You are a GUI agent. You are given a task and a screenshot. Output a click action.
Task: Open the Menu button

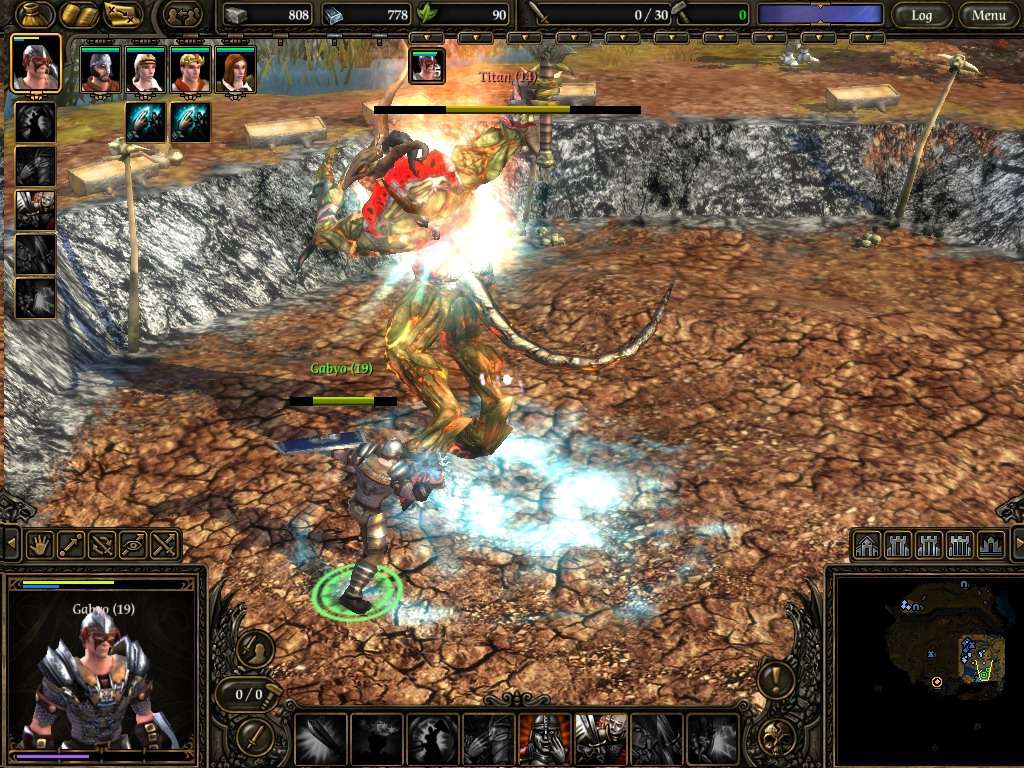coord(988,15)
